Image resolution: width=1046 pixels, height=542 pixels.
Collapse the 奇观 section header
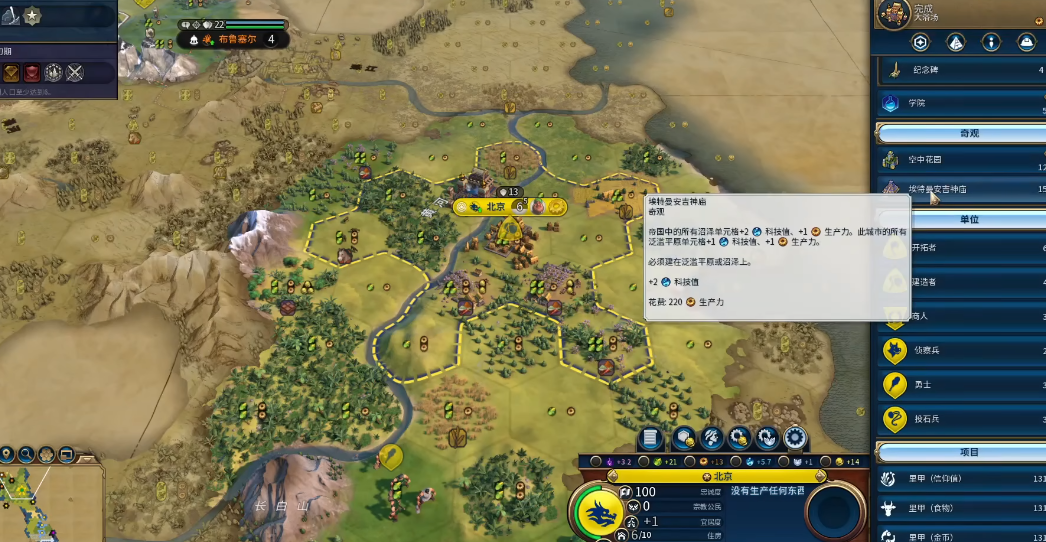click(960, 133)
